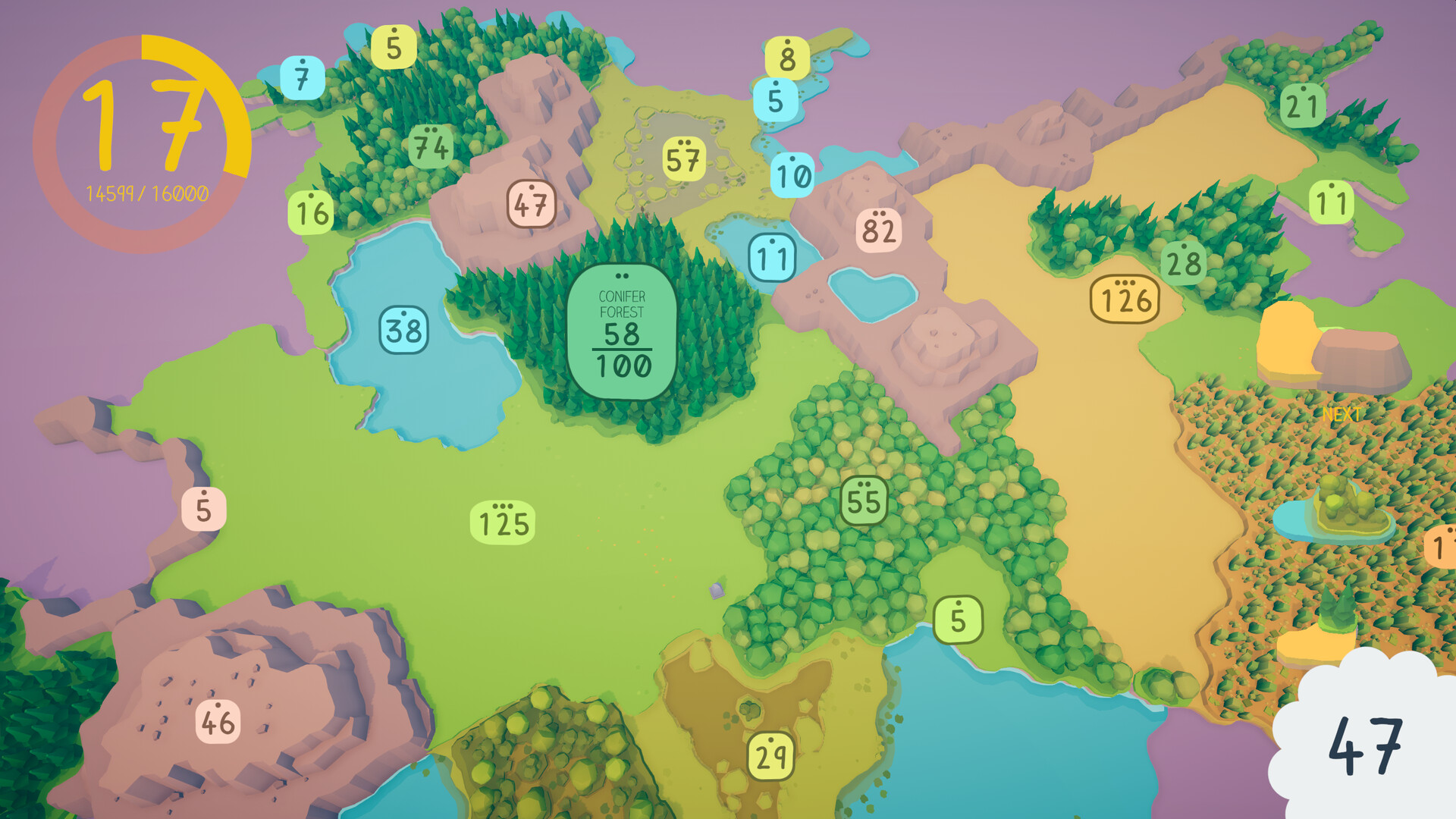Open the score ring showing 17
This screenshot has height=819, width=1456.
pos(146,125)
